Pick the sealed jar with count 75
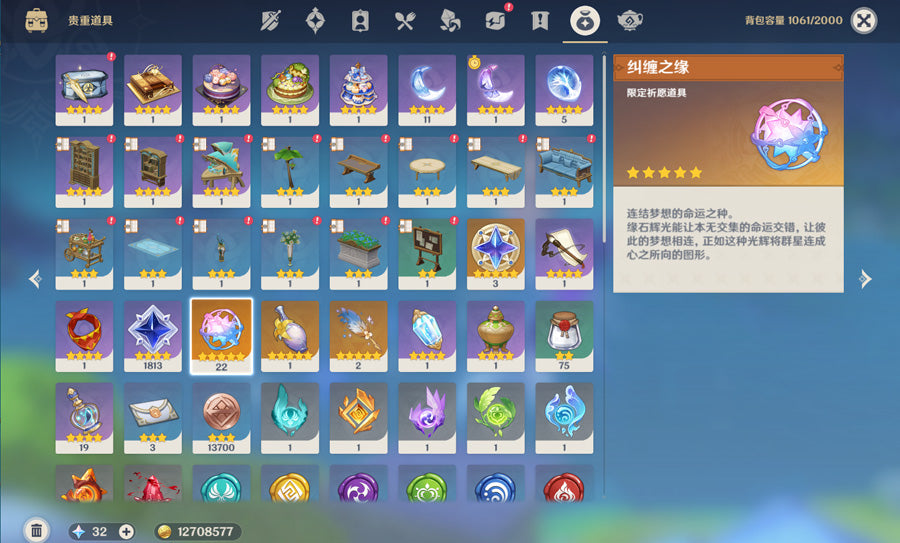Image resolution: width=900 pixels, height=543 pixels. point(564,335)
